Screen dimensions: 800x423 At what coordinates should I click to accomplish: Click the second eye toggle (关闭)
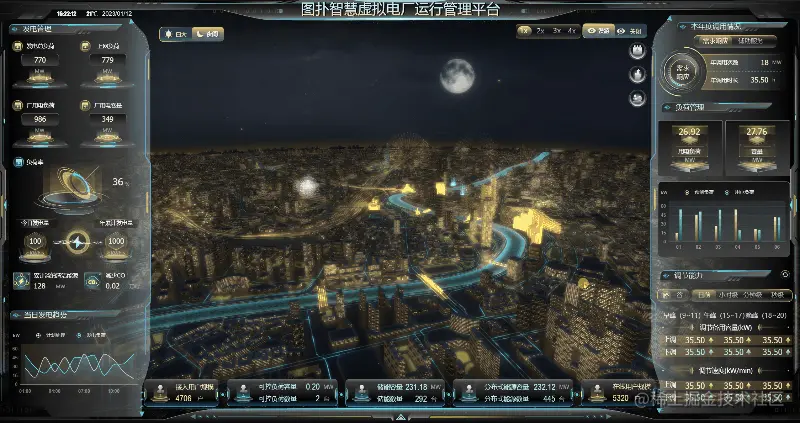630,31
